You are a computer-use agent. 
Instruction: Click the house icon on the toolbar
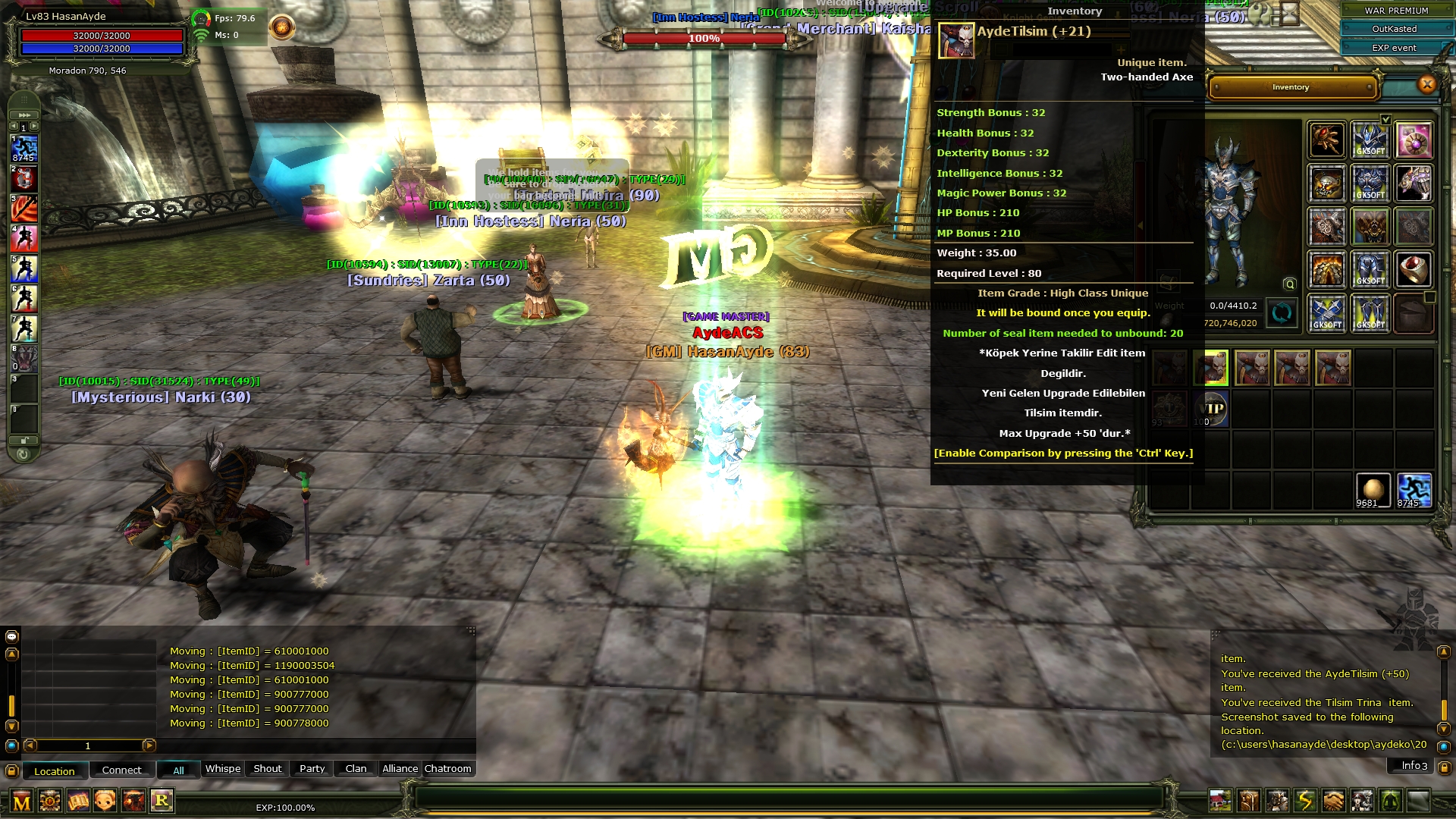point(1220,801)
